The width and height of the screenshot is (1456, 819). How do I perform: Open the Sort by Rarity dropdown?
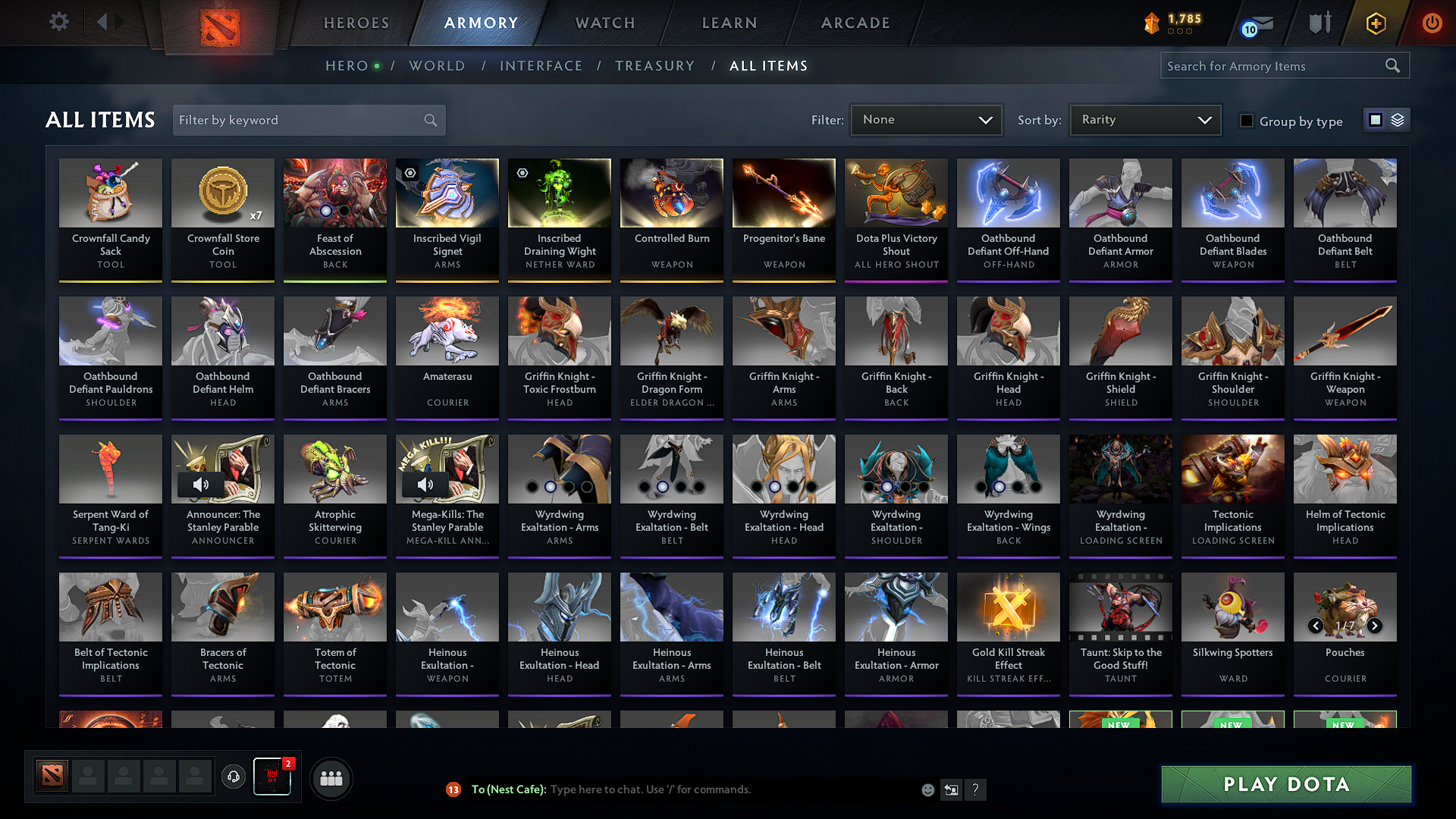coord(1145,119)
